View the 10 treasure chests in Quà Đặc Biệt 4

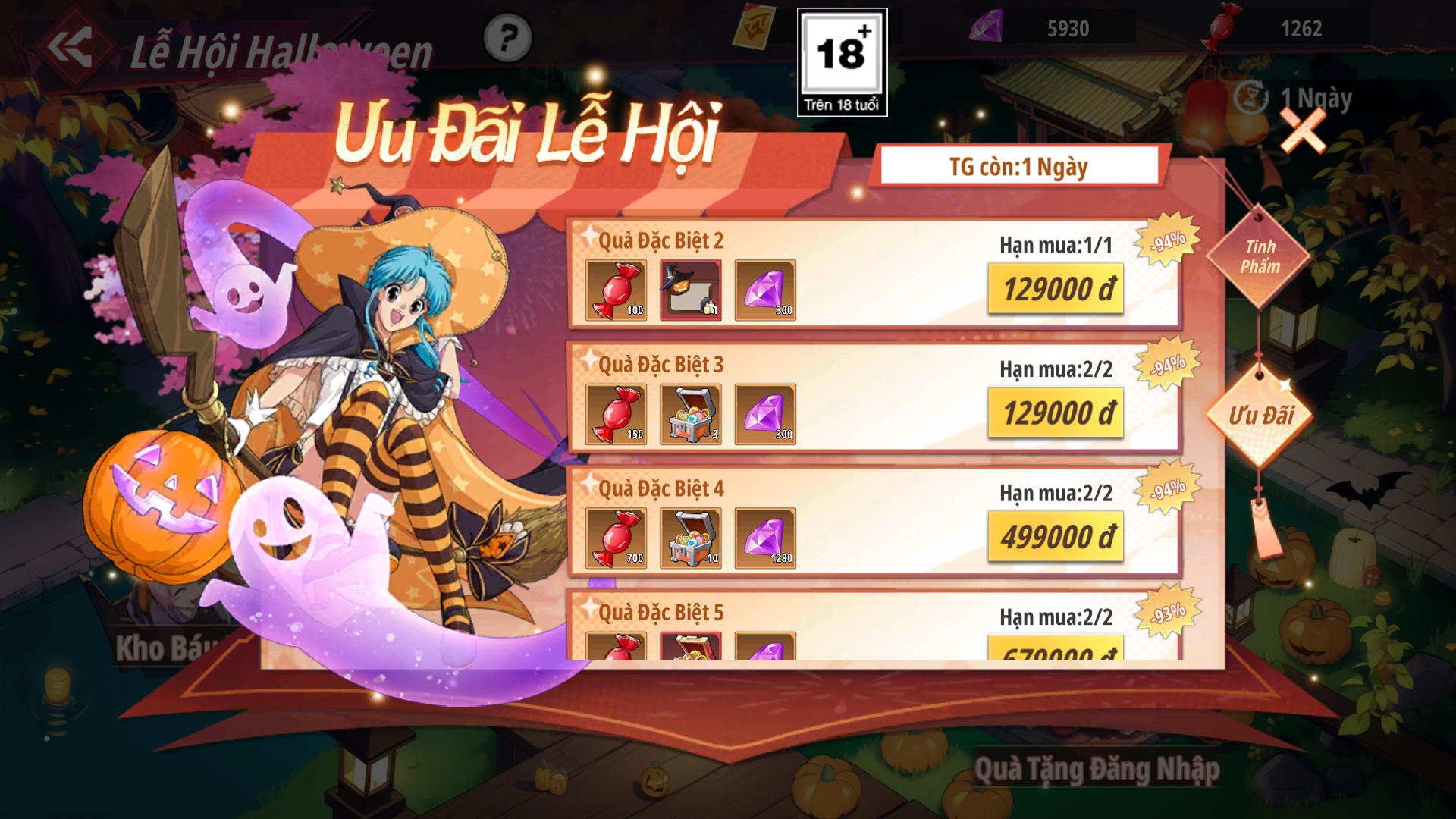pyautogui.click(x=690, y=538)
